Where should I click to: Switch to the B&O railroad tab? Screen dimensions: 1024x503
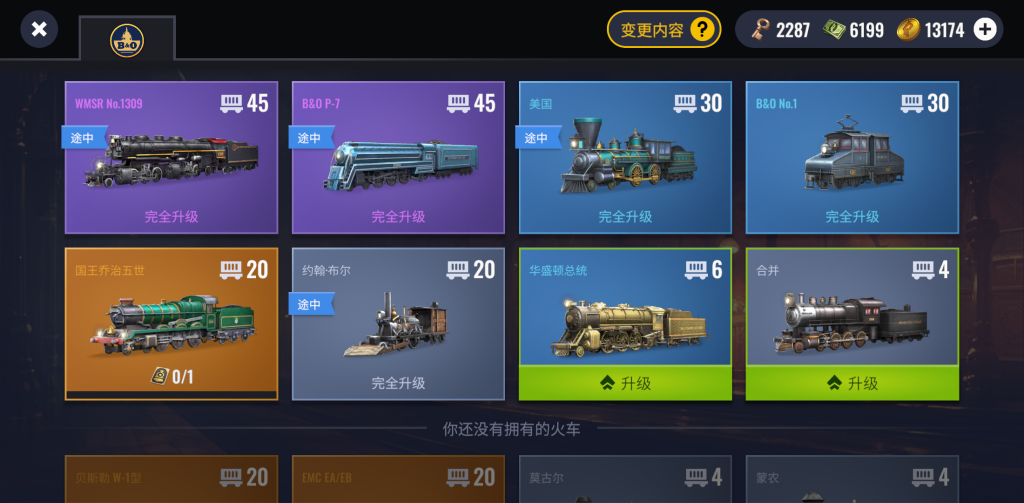[x=127, y=40]
